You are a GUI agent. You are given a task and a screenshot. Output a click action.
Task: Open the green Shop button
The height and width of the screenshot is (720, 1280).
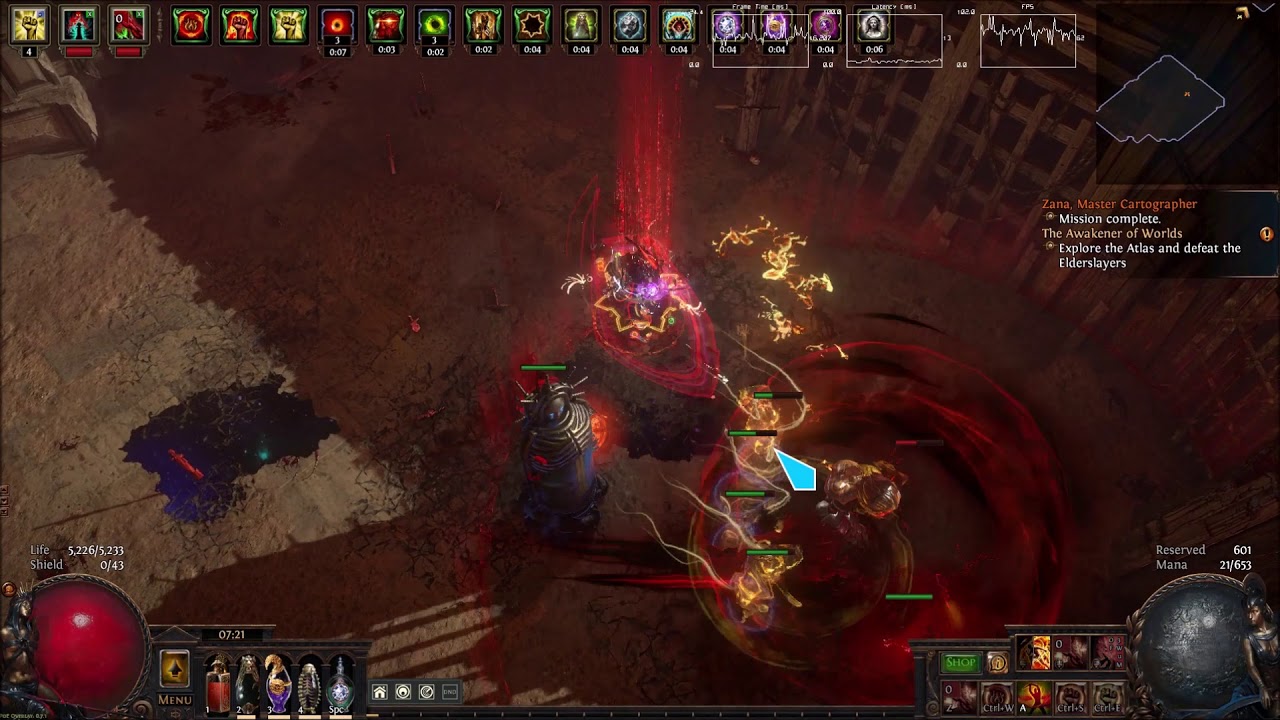961,662
